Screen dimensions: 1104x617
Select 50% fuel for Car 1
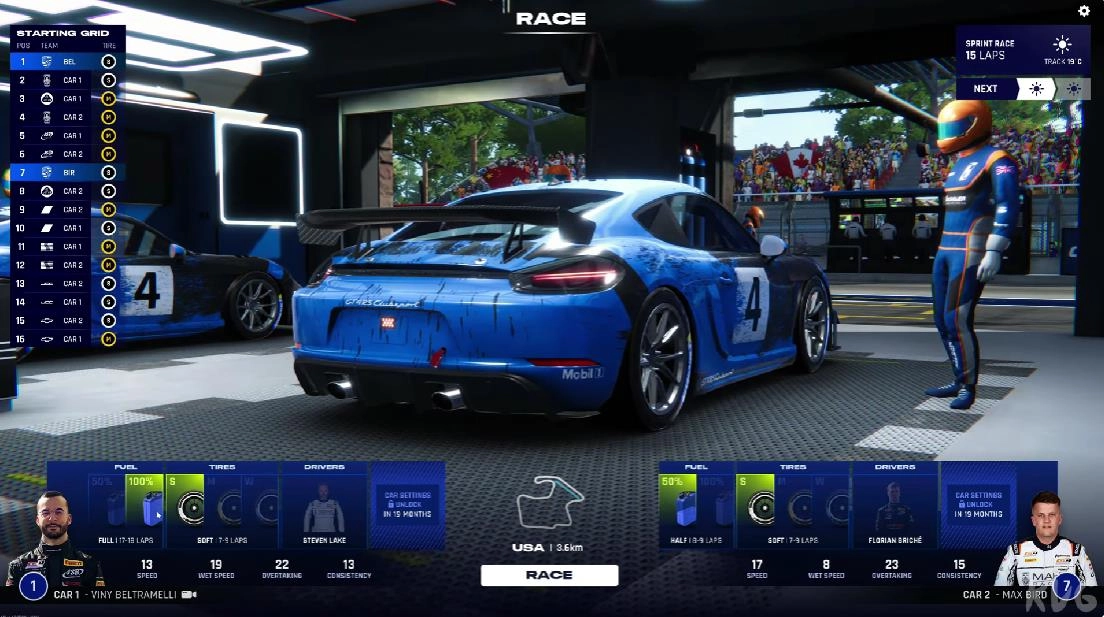(x=107, y=499)
